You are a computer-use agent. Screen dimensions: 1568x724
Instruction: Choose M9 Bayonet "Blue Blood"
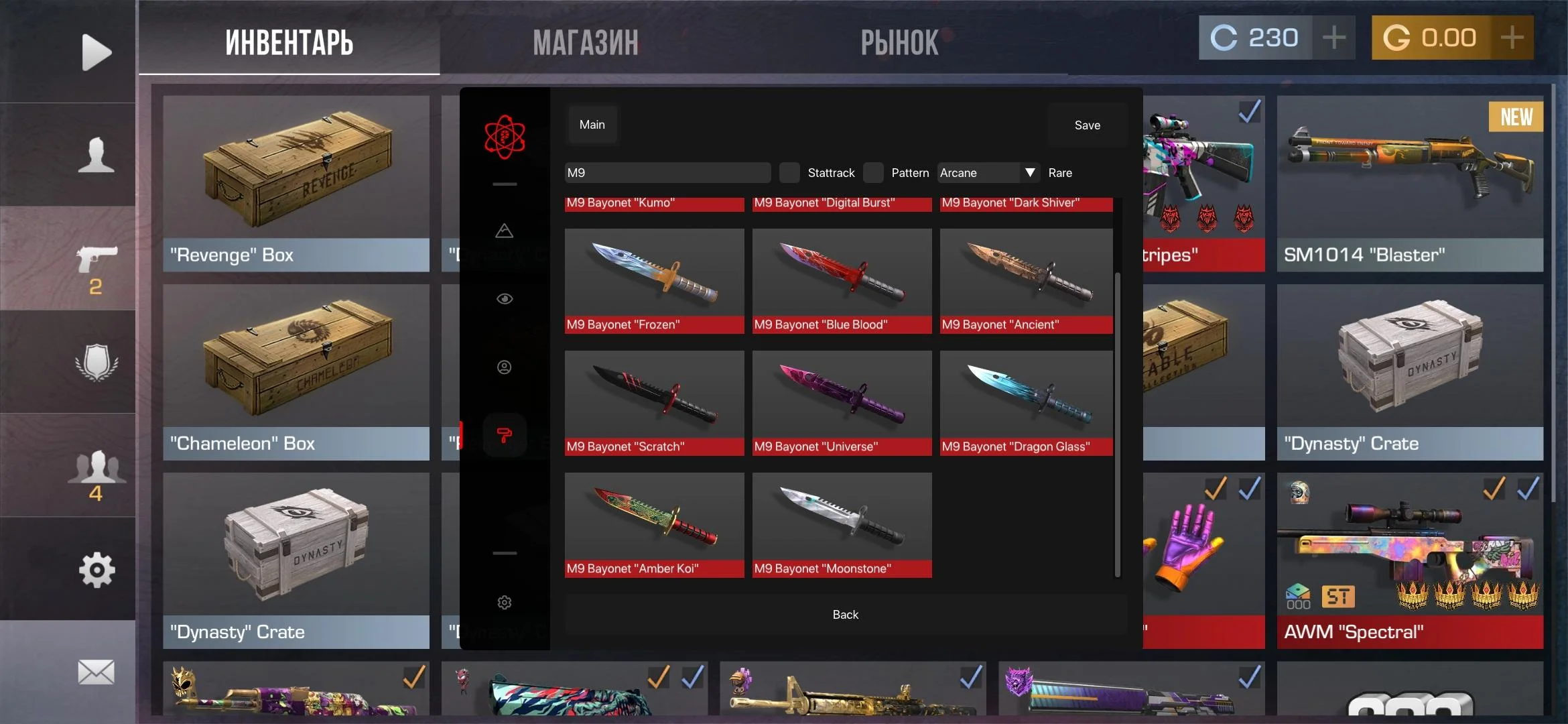point(842,280)
